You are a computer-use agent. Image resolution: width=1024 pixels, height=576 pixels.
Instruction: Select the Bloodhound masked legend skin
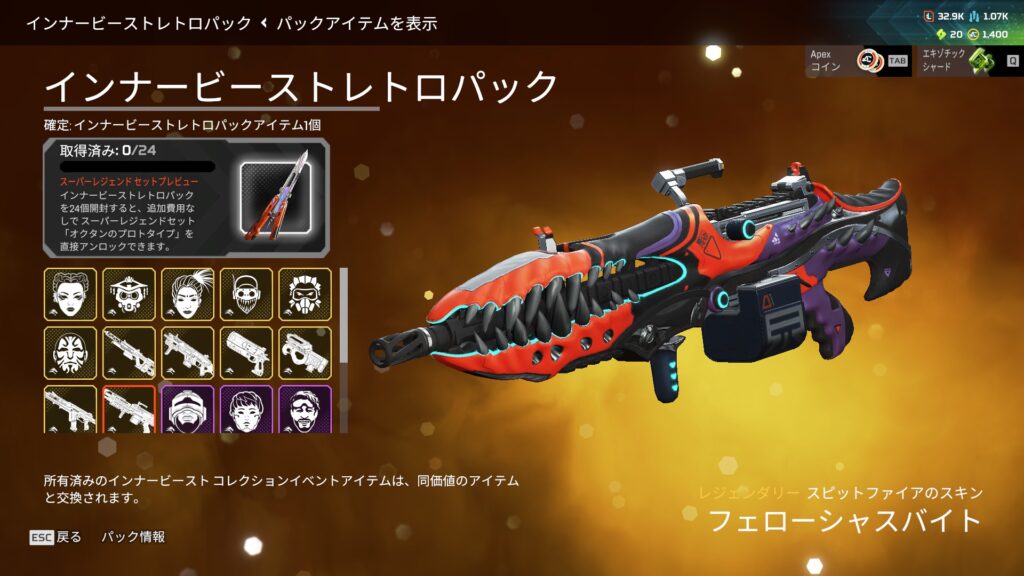click(x=129, y=293)
